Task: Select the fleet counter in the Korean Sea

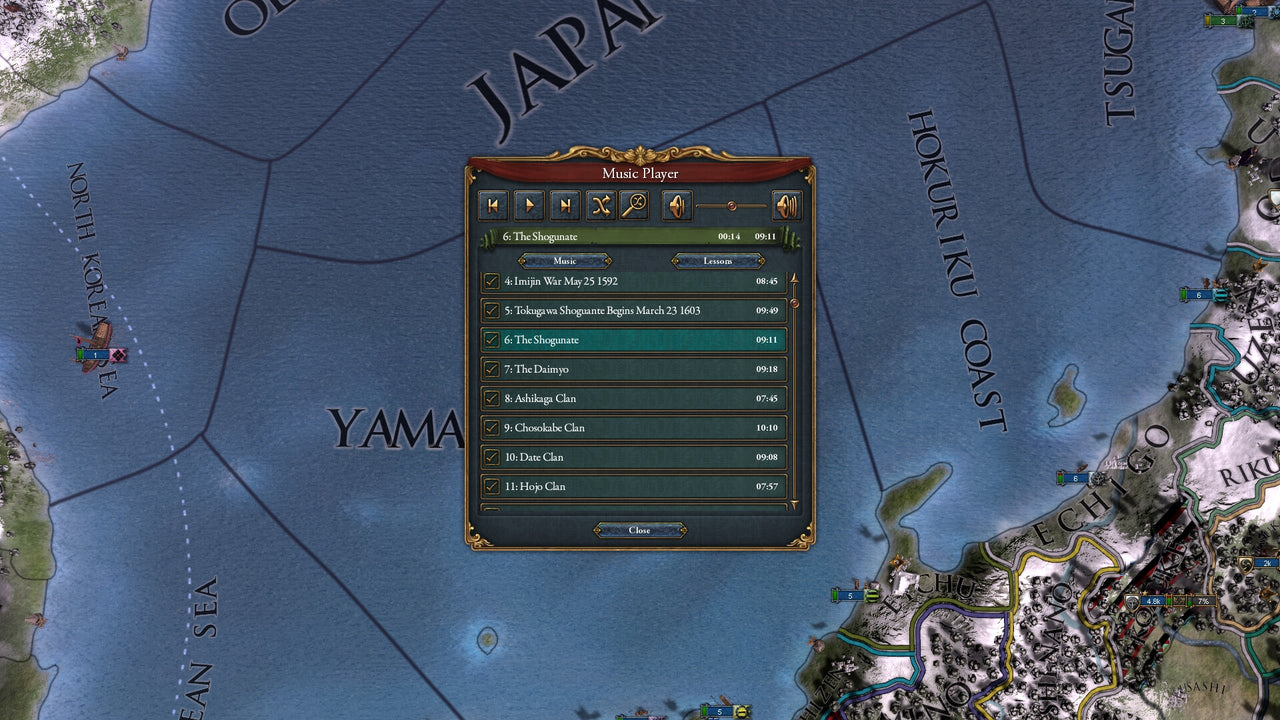Action: (95, 354)
